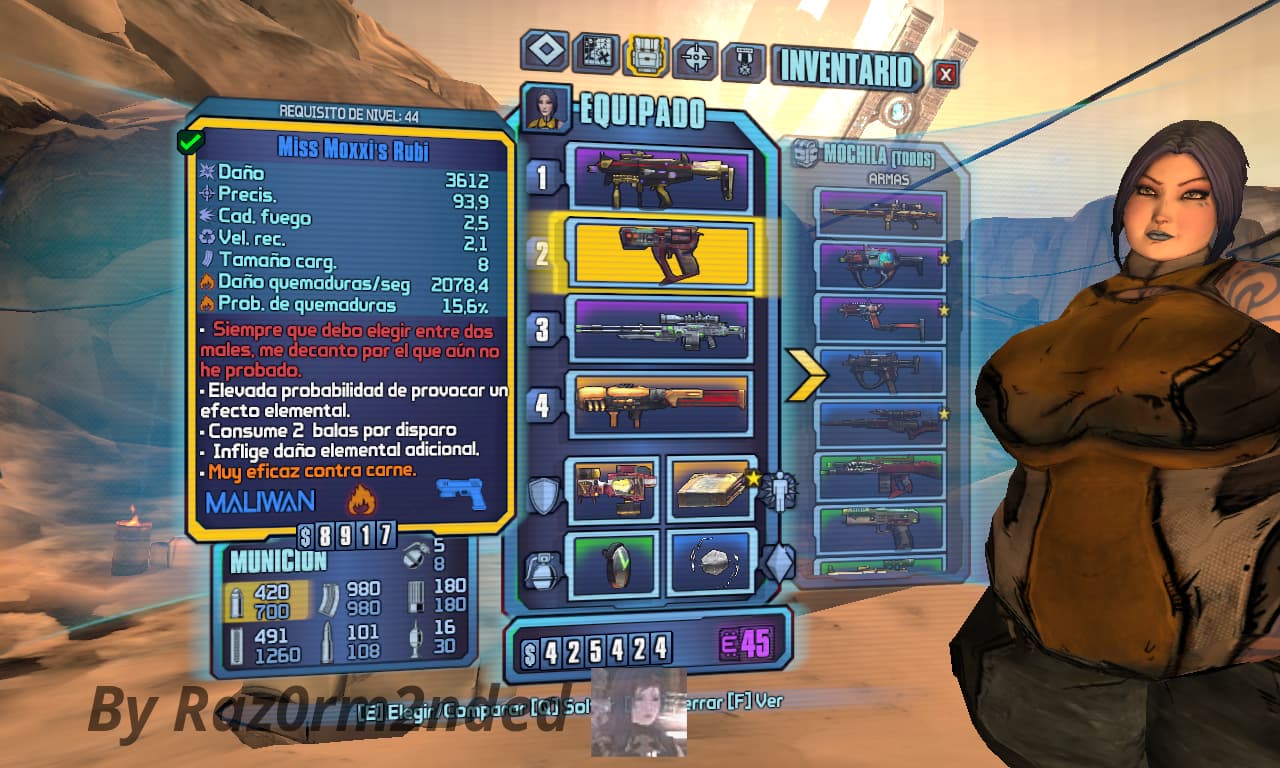This screenshot has height=768, width=1280.
Task: Show the Badass Rank medal tab
Action: pos(744,62)
